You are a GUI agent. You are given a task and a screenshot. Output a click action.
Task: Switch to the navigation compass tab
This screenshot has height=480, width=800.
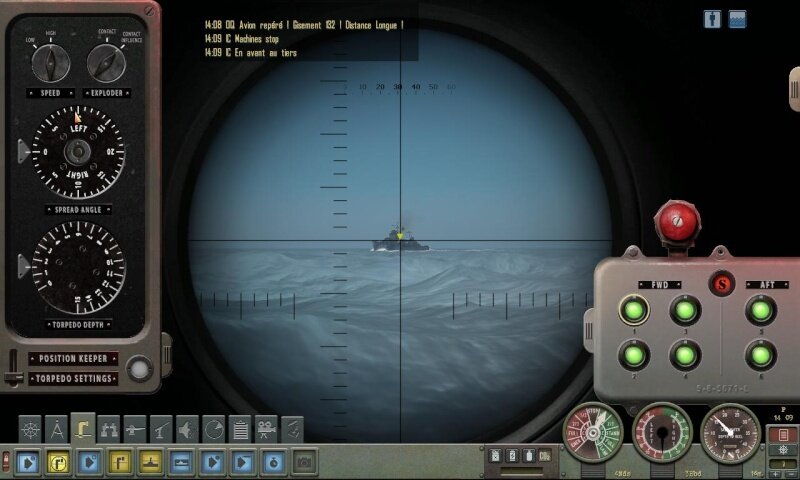click(56, 428)
